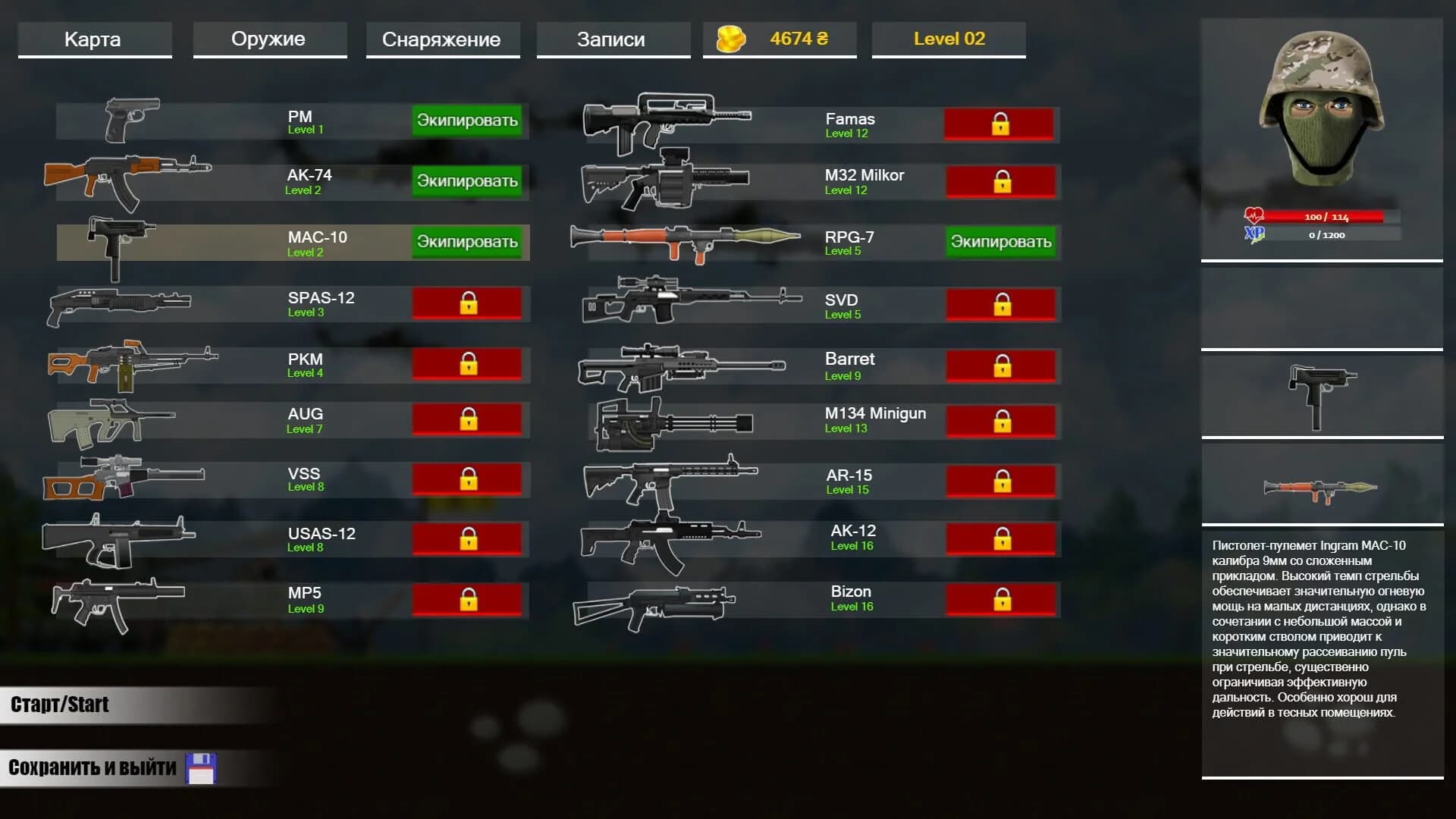Switch to the Снаряжение tab
The height and width of the screenshot is (819, 1456).
442,39
